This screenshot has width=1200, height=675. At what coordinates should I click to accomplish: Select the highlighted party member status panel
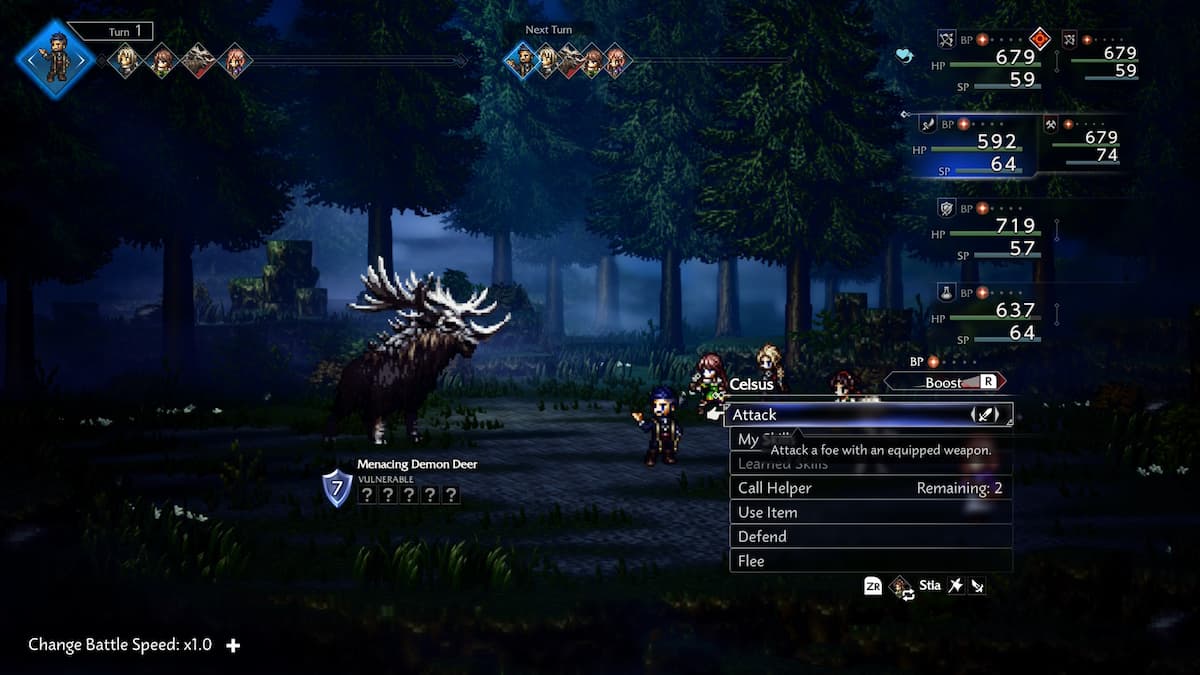point(975,146)
